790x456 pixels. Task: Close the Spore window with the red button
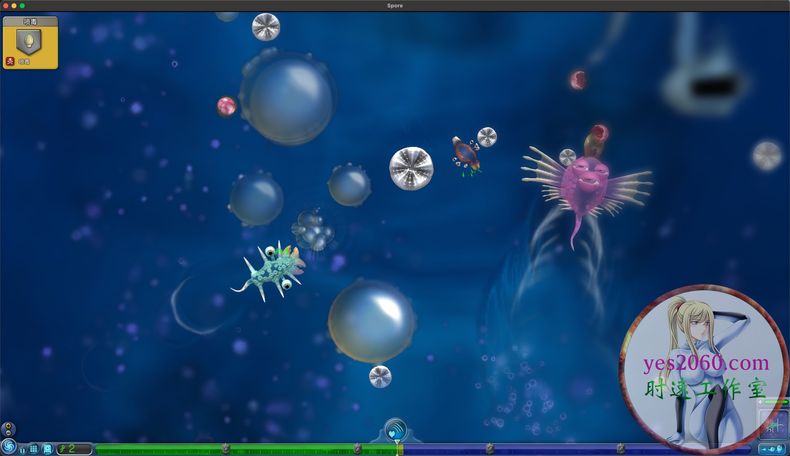click(6, 5)
